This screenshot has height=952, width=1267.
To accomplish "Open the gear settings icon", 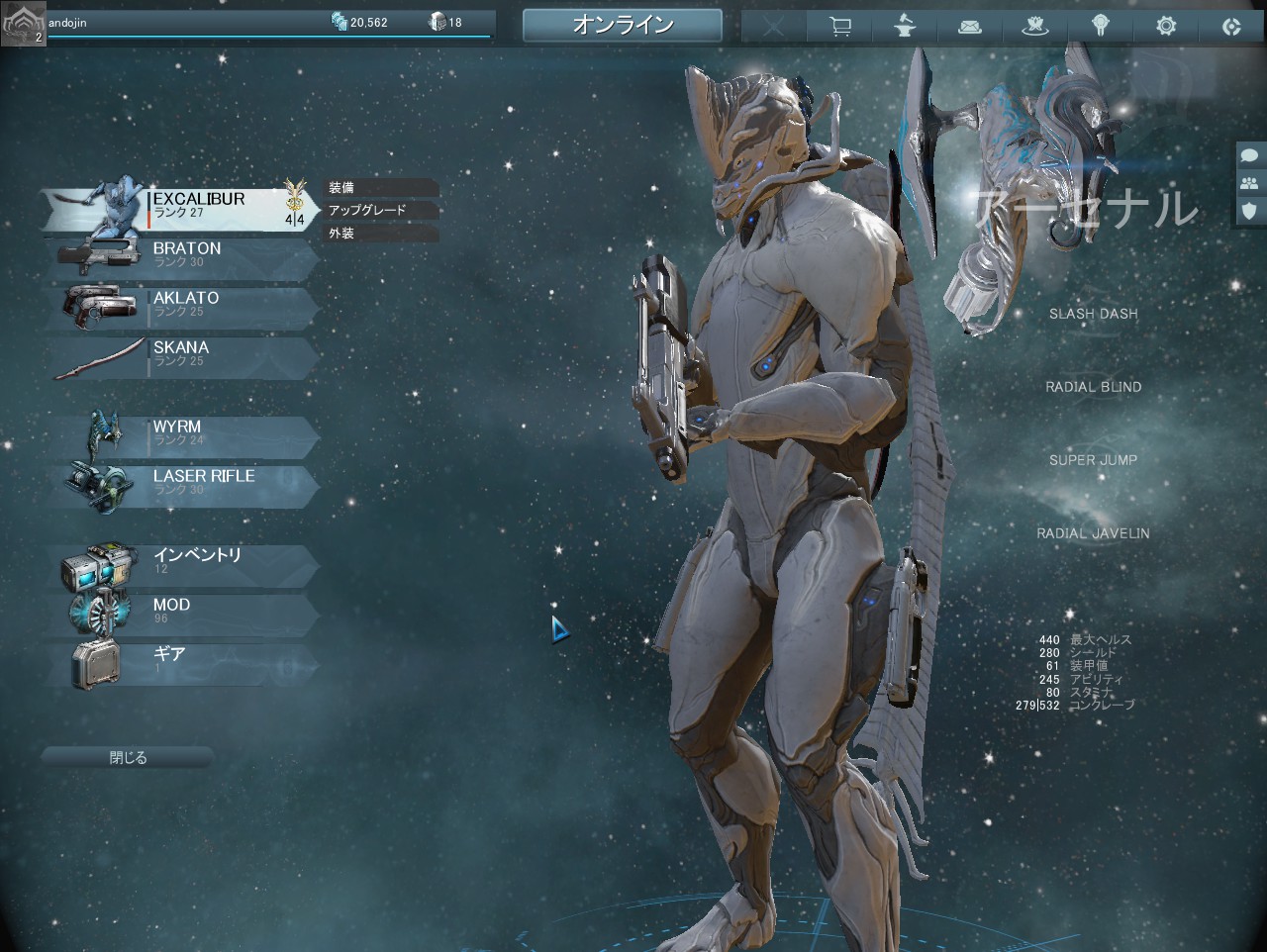I will click(1166, 27).
